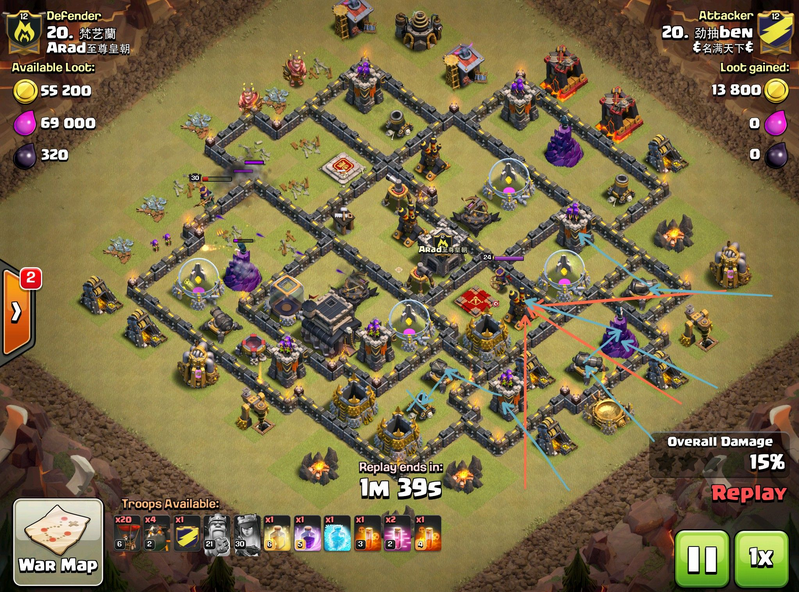799x592 pixels.
Task: Pause the replay
Action: pos(702,558)
